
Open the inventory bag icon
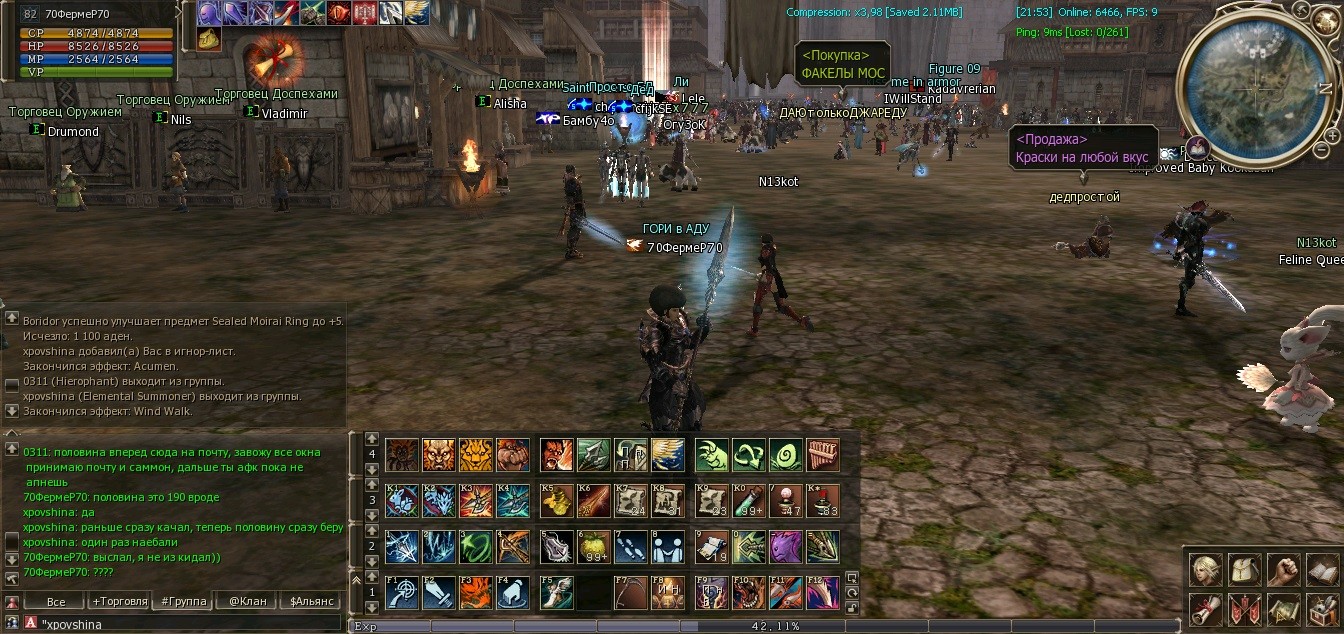1245,569
